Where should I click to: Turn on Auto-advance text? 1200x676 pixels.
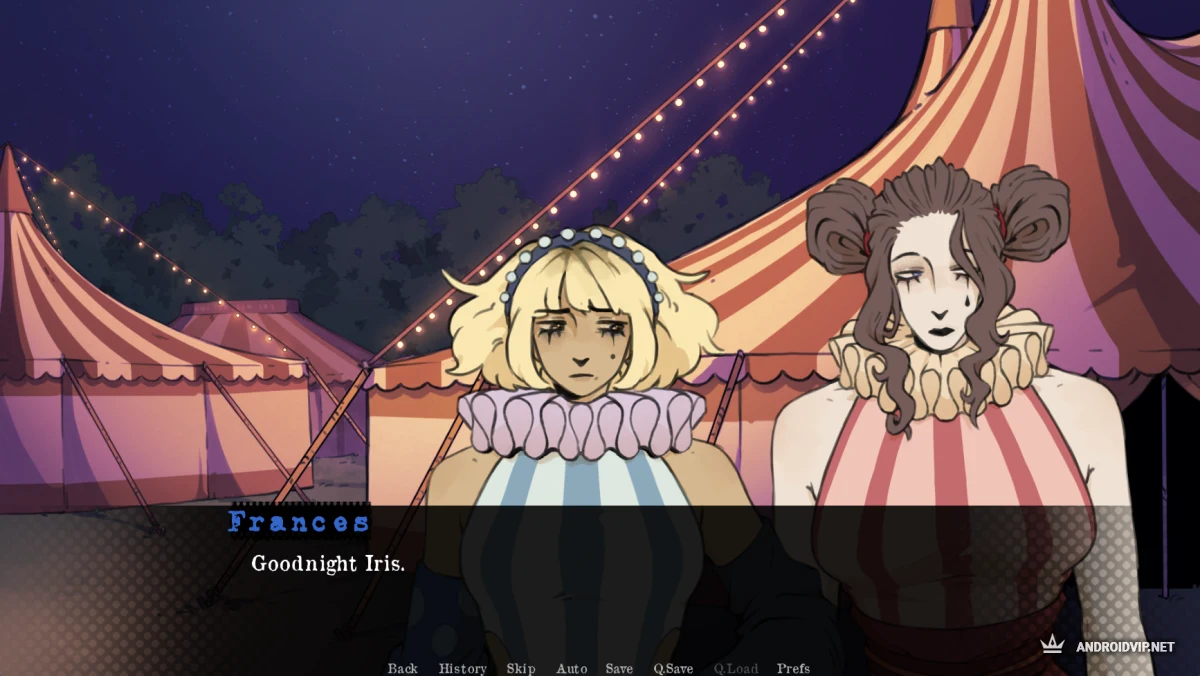(571, 668)
